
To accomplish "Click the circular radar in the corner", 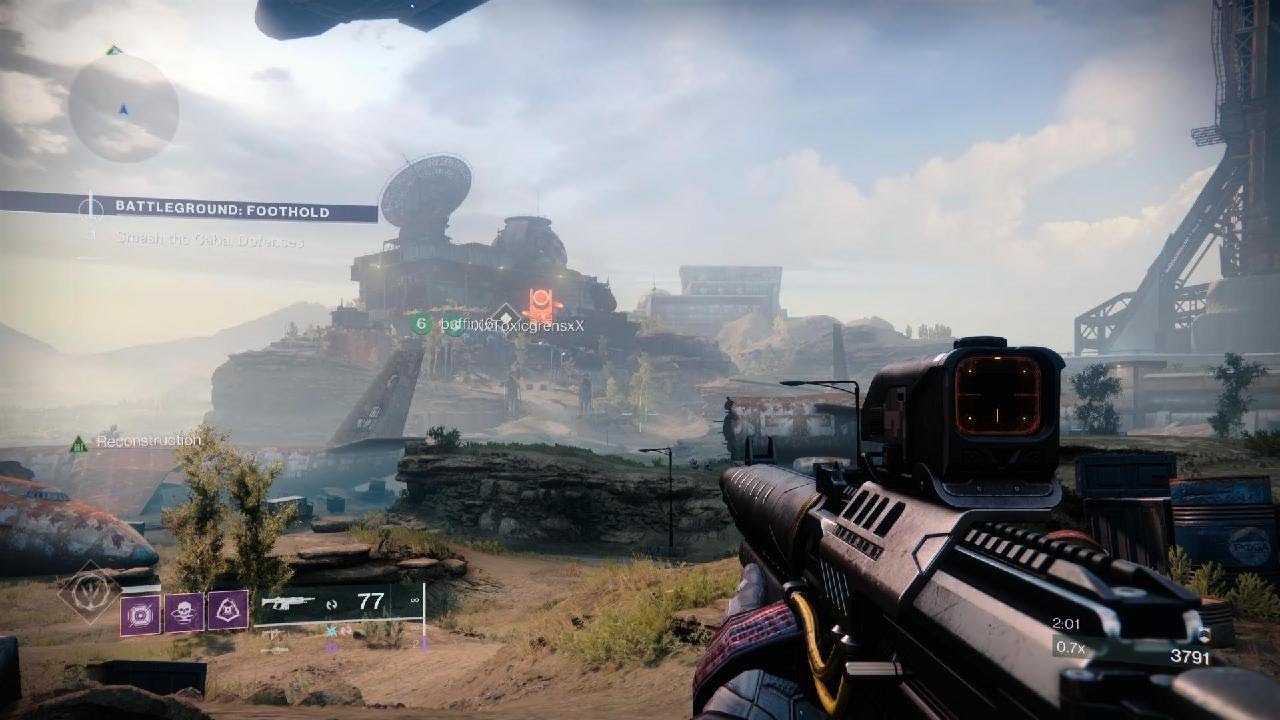I will 123,107.
